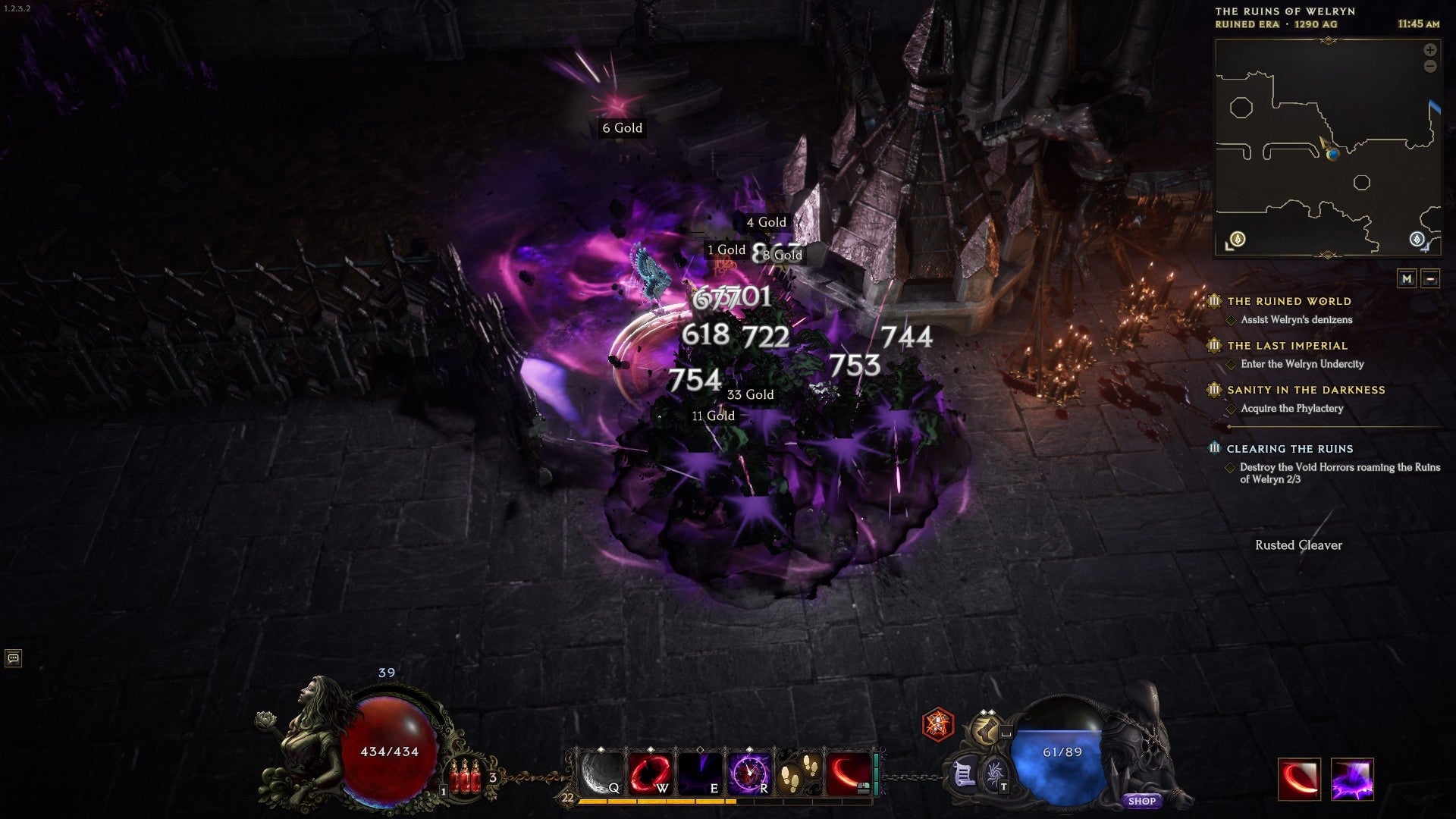Cast the dark purple rift skill on E
The image size is (1456, 819).
(700, 773)
